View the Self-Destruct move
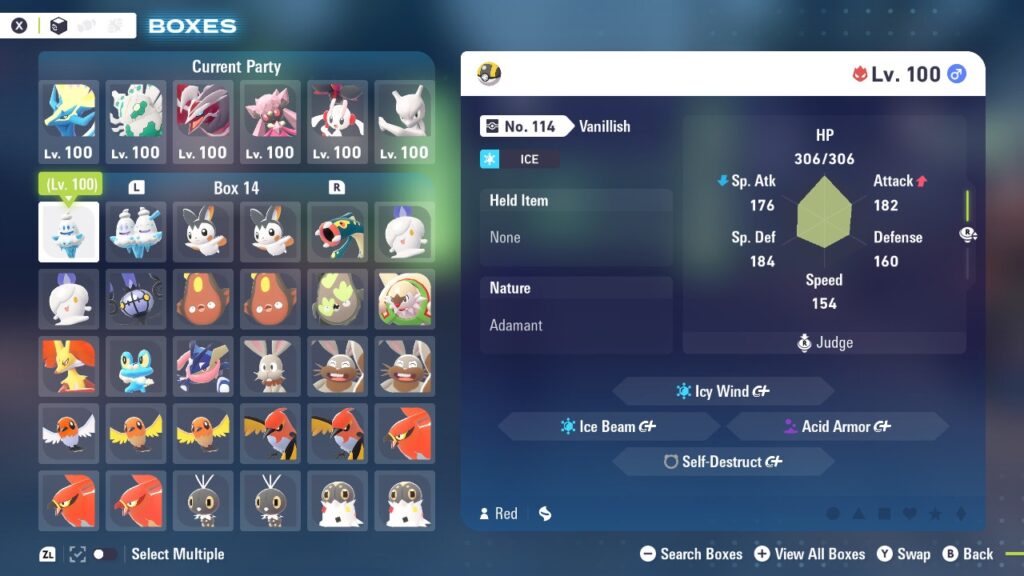Screen dimensions: 1024x576 pos(723,462)
